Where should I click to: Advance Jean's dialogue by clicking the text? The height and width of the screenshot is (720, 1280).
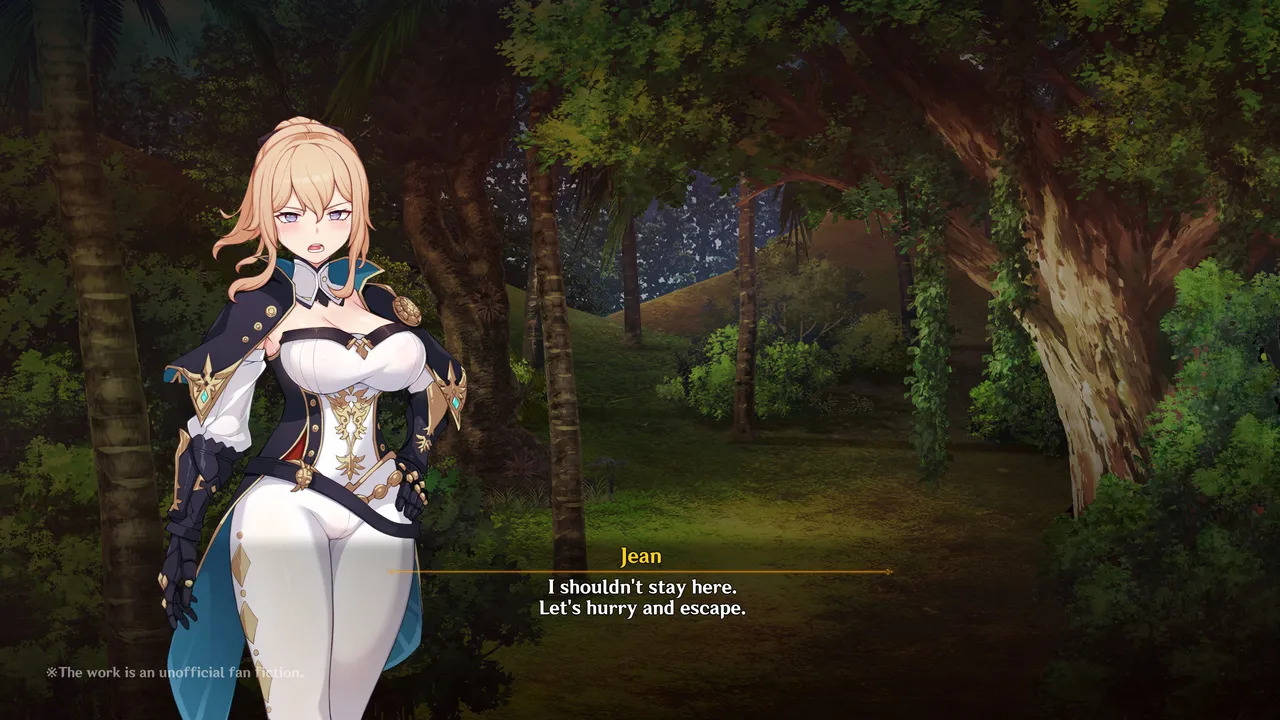pyautogui.click(x=641, y=597)
